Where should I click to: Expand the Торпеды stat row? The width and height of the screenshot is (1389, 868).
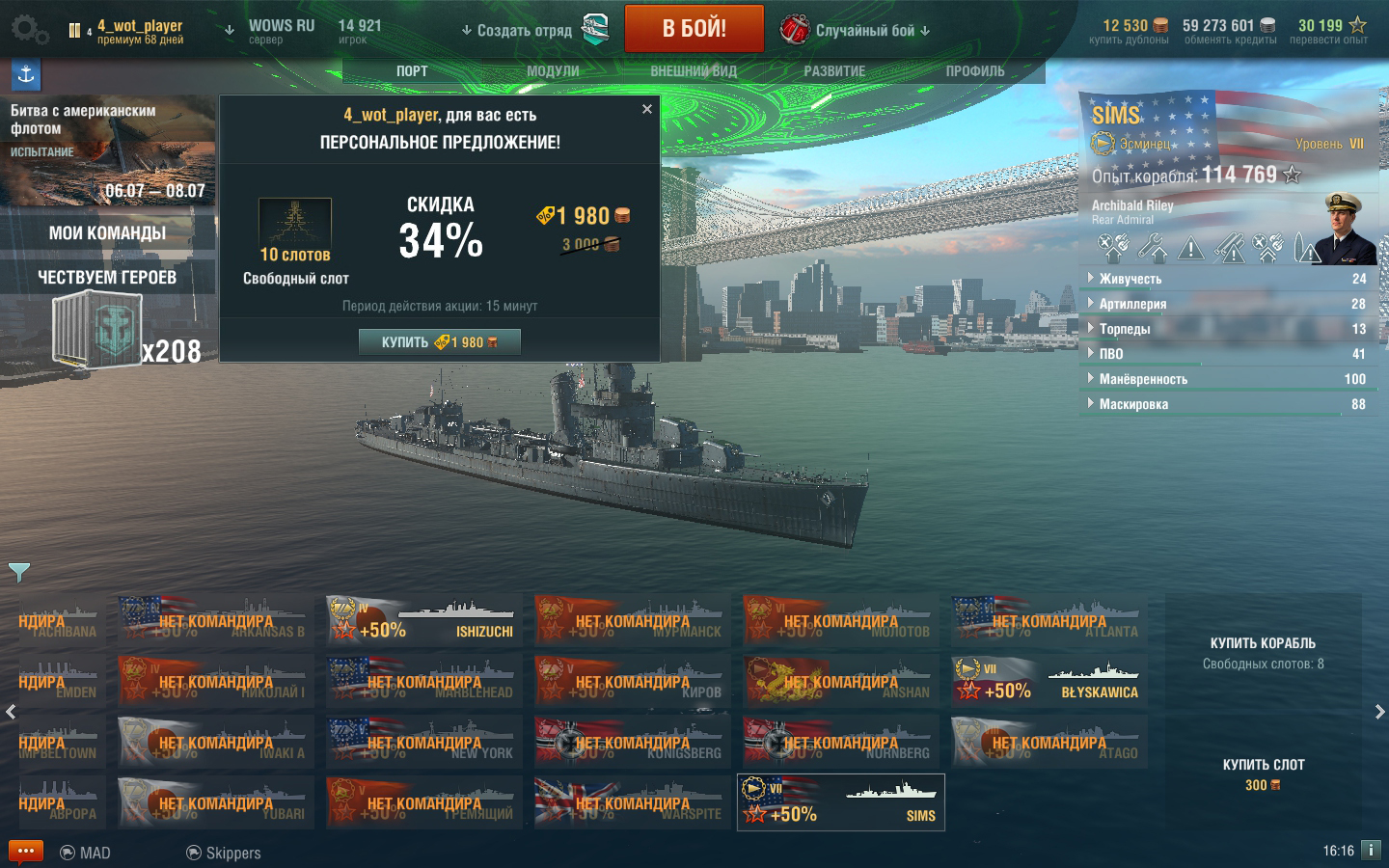click(1125, 329)
